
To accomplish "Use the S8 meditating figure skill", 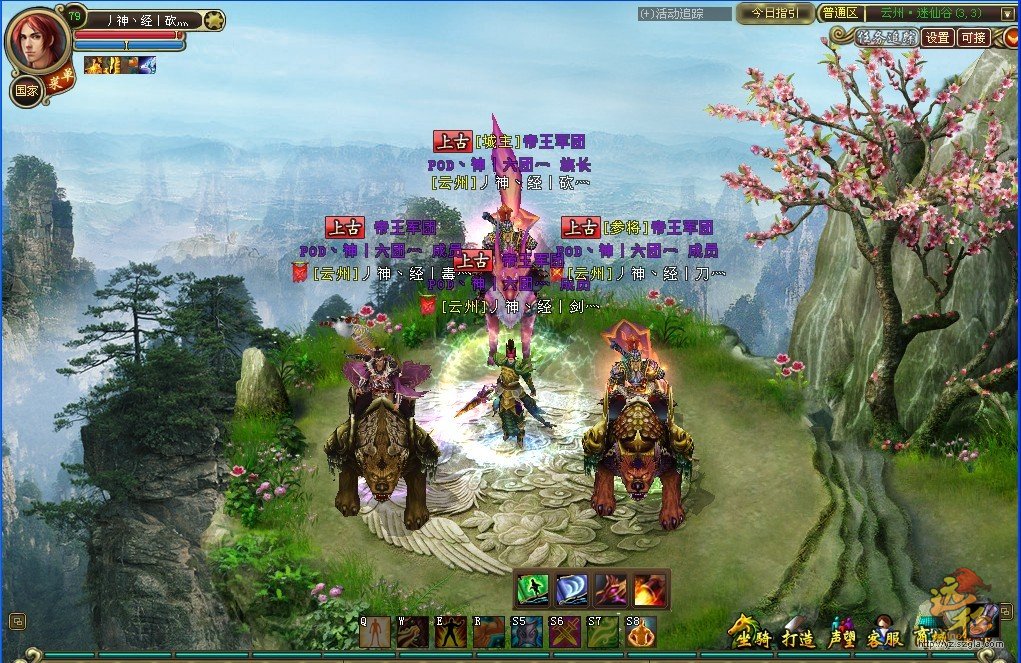I will coord(640,631).
